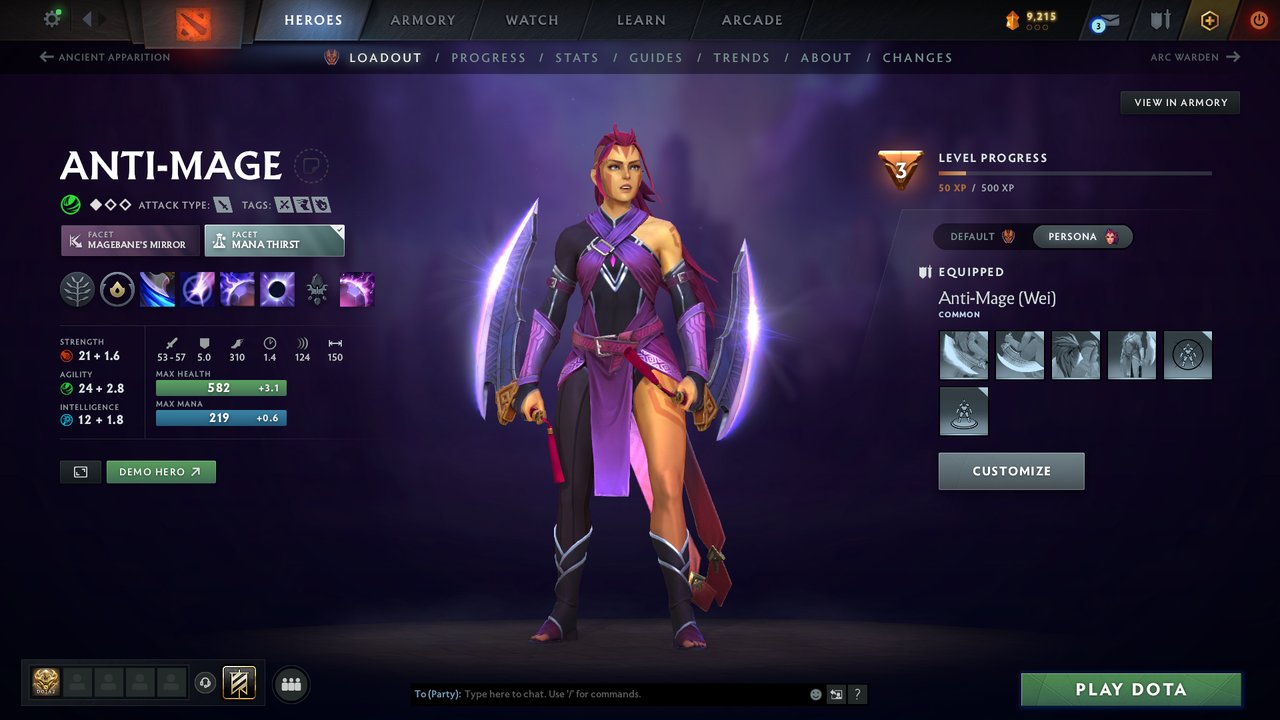The image size is (1280, 720).
Task: Switch to the STATS tab
Action: click(577, 57)
